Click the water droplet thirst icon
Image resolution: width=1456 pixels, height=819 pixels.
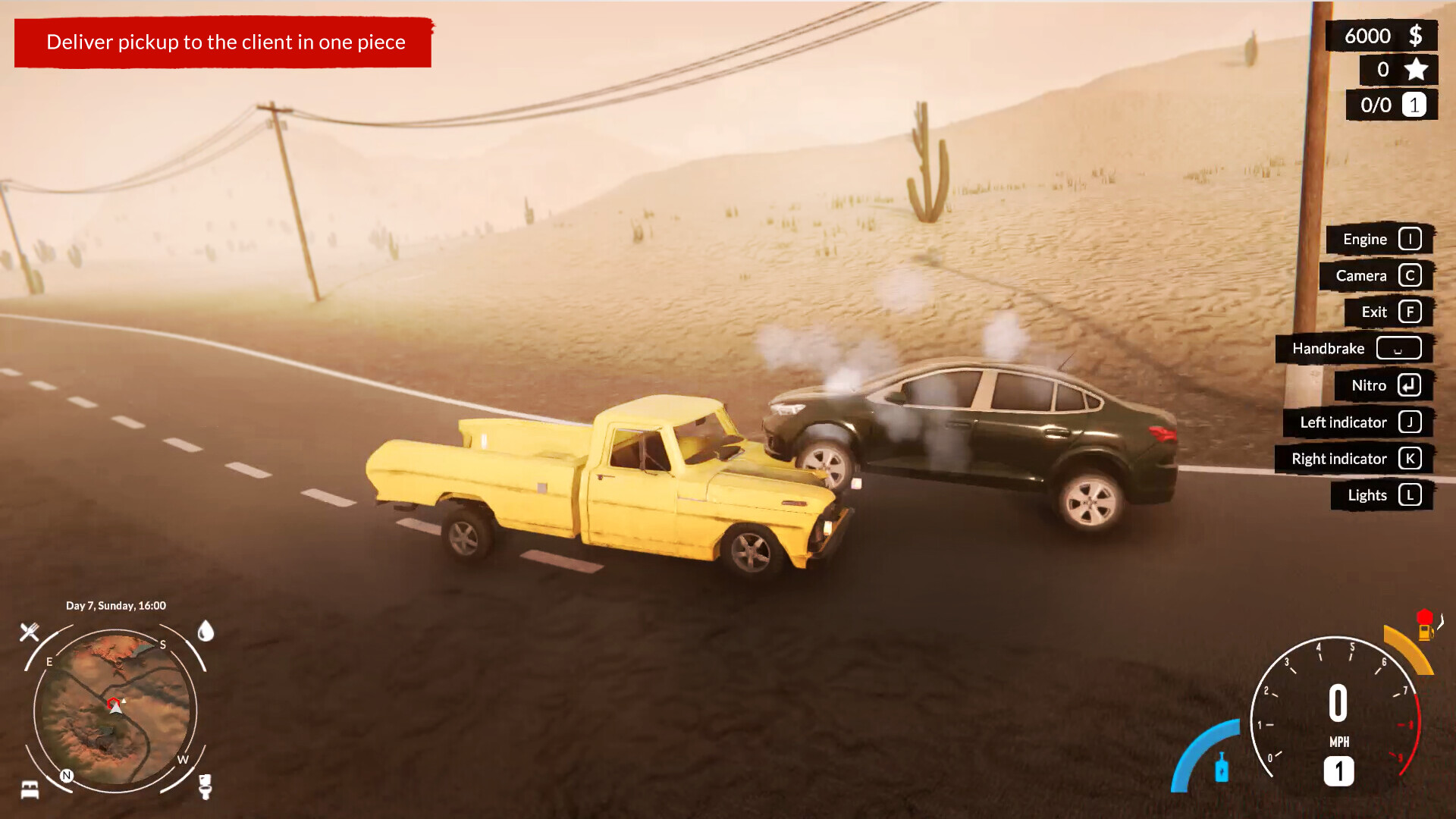point(206,632)
